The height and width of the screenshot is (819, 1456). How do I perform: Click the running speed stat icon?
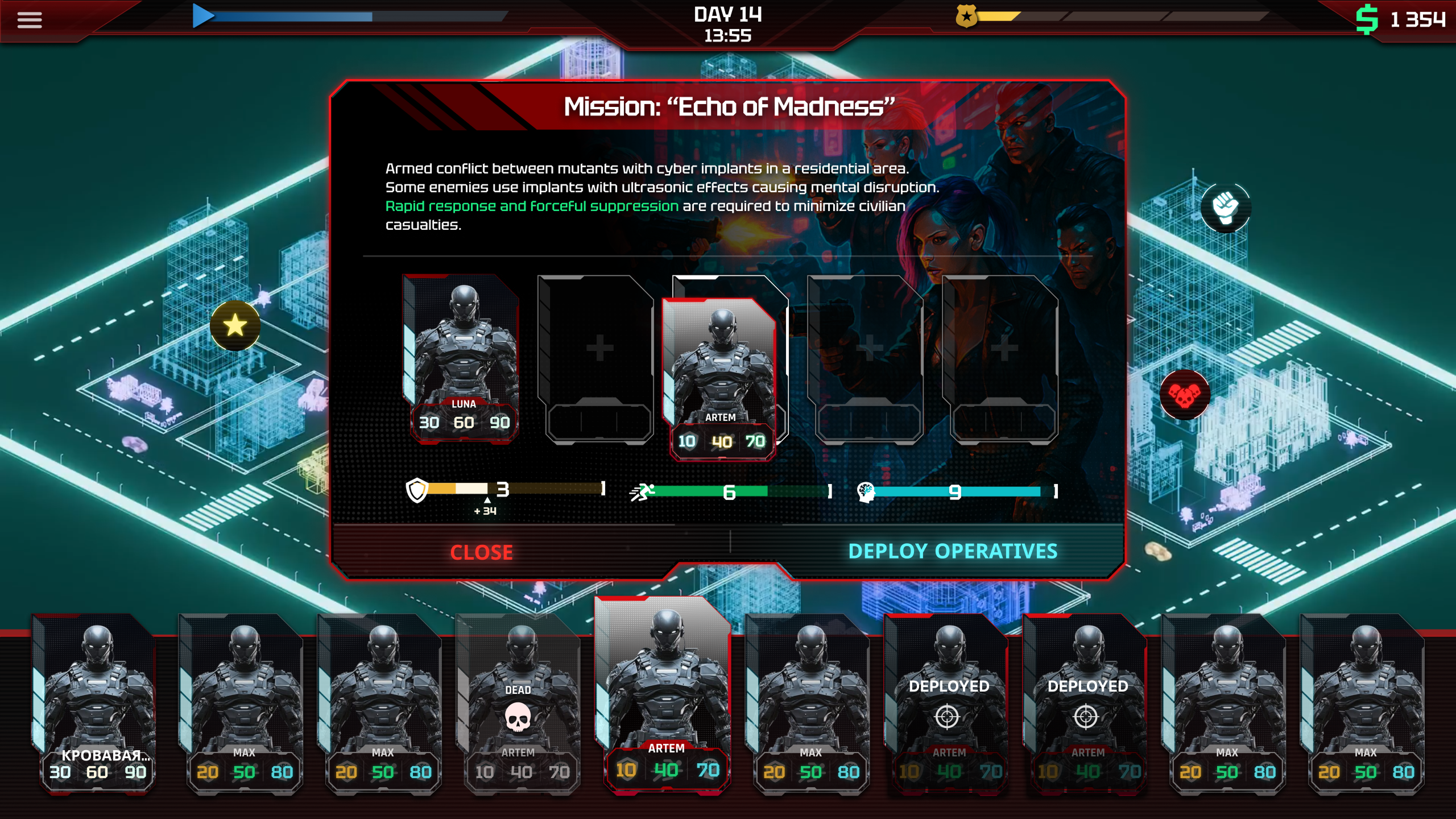tap(642, 491)
